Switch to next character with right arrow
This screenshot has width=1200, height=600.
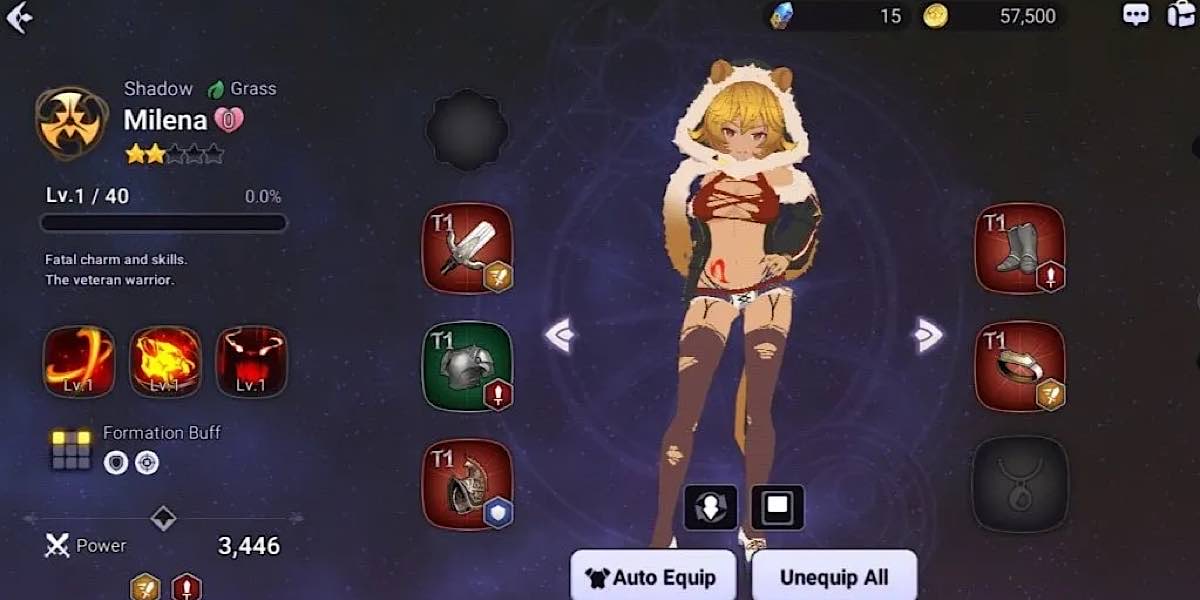[x=929, y=335]
